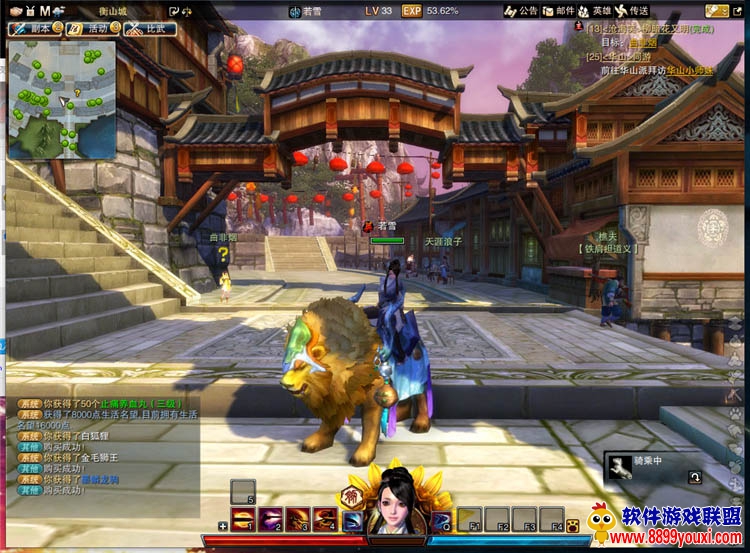Activate skill in hotbar slot 2
Viewport: 750px width, 553px height.
pos(270,518)
